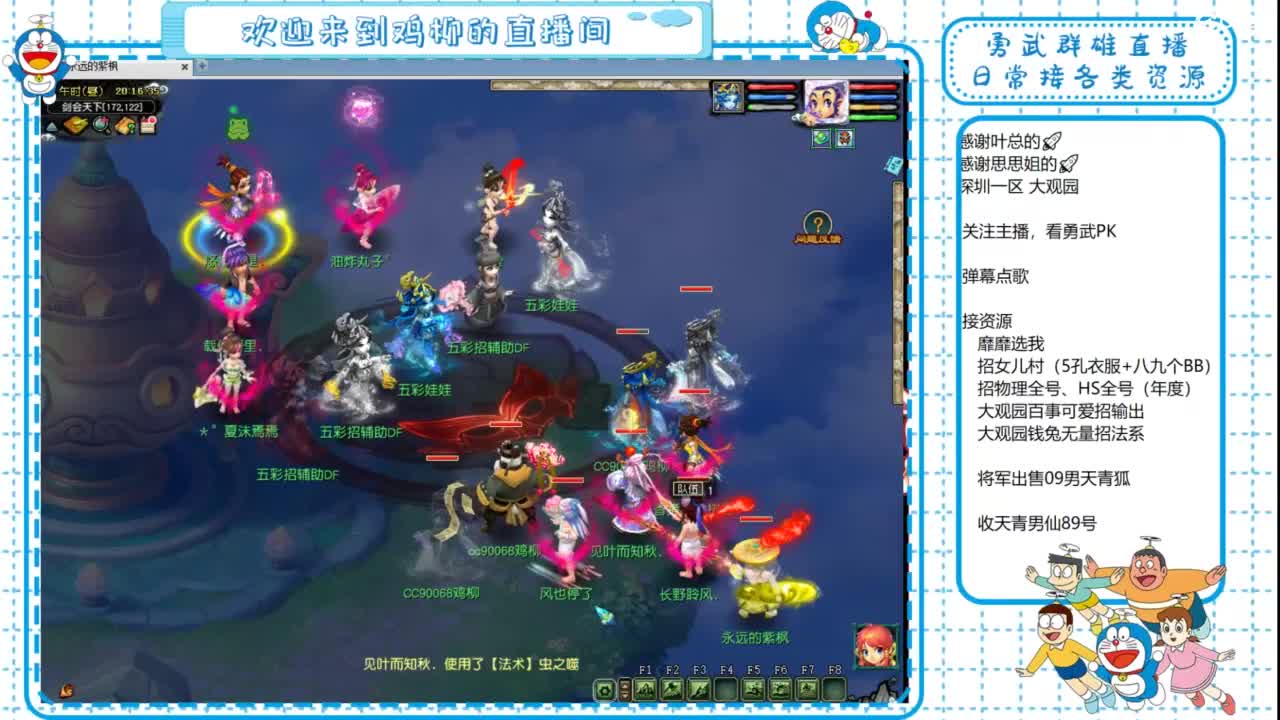Select the F1 skill icon on the hotbar
The width and height of the screenshot is (1280, 720).
(644, 689)
